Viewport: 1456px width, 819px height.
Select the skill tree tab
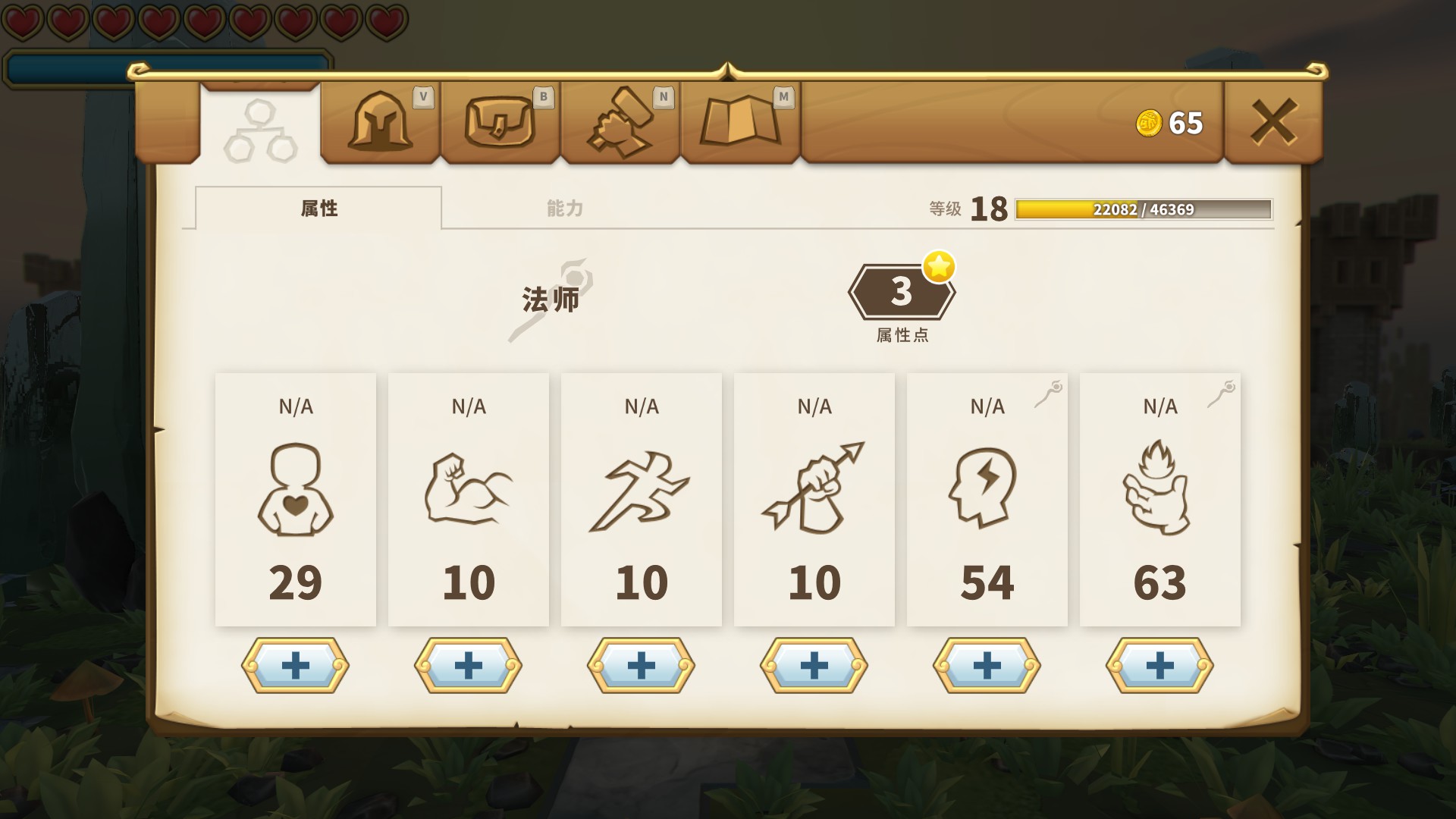[x=260, y=130]
